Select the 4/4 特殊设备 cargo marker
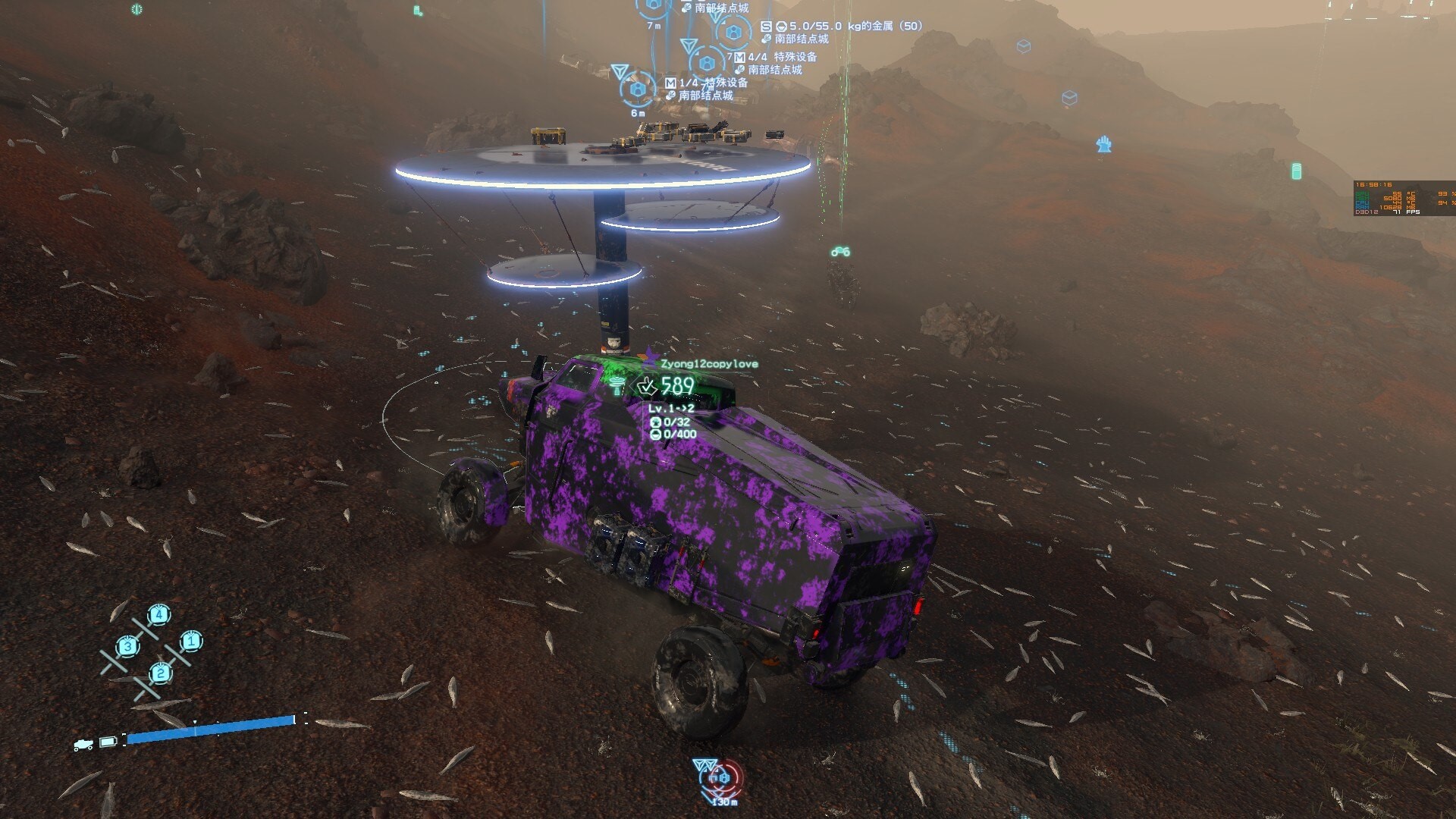1456x819 pixels. [x=708, y=62]
